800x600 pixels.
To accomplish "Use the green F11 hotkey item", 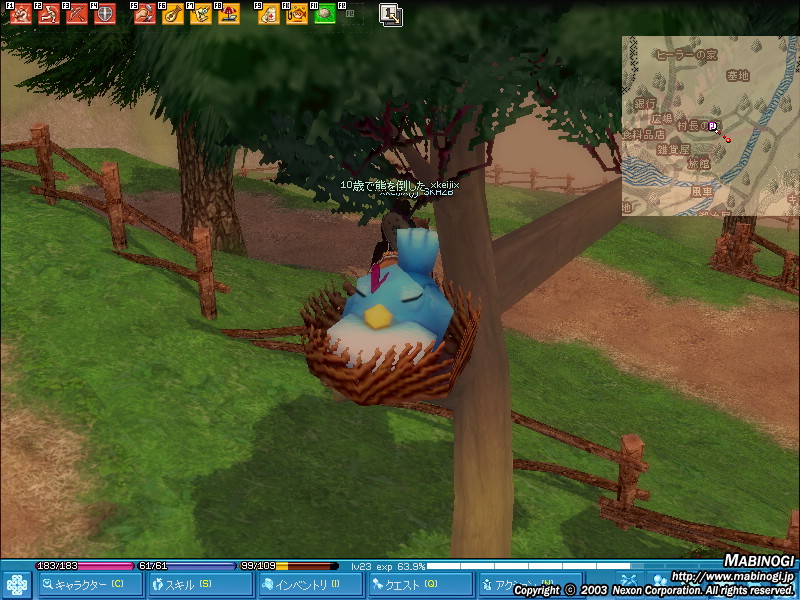I will click(x=325, y=14).
